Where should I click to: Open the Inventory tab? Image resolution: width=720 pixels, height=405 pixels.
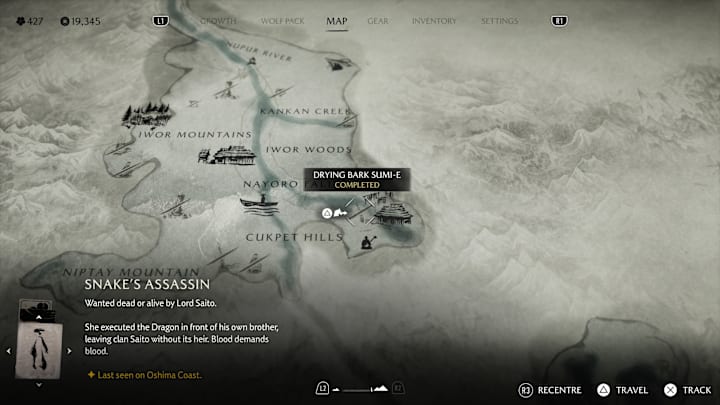[x=434, y=21]
